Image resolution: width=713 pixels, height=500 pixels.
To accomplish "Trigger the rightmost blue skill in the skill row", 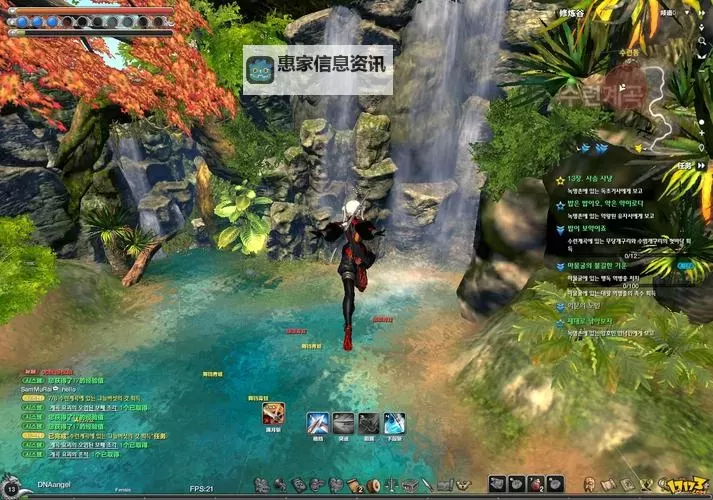I will click(395, 423).
